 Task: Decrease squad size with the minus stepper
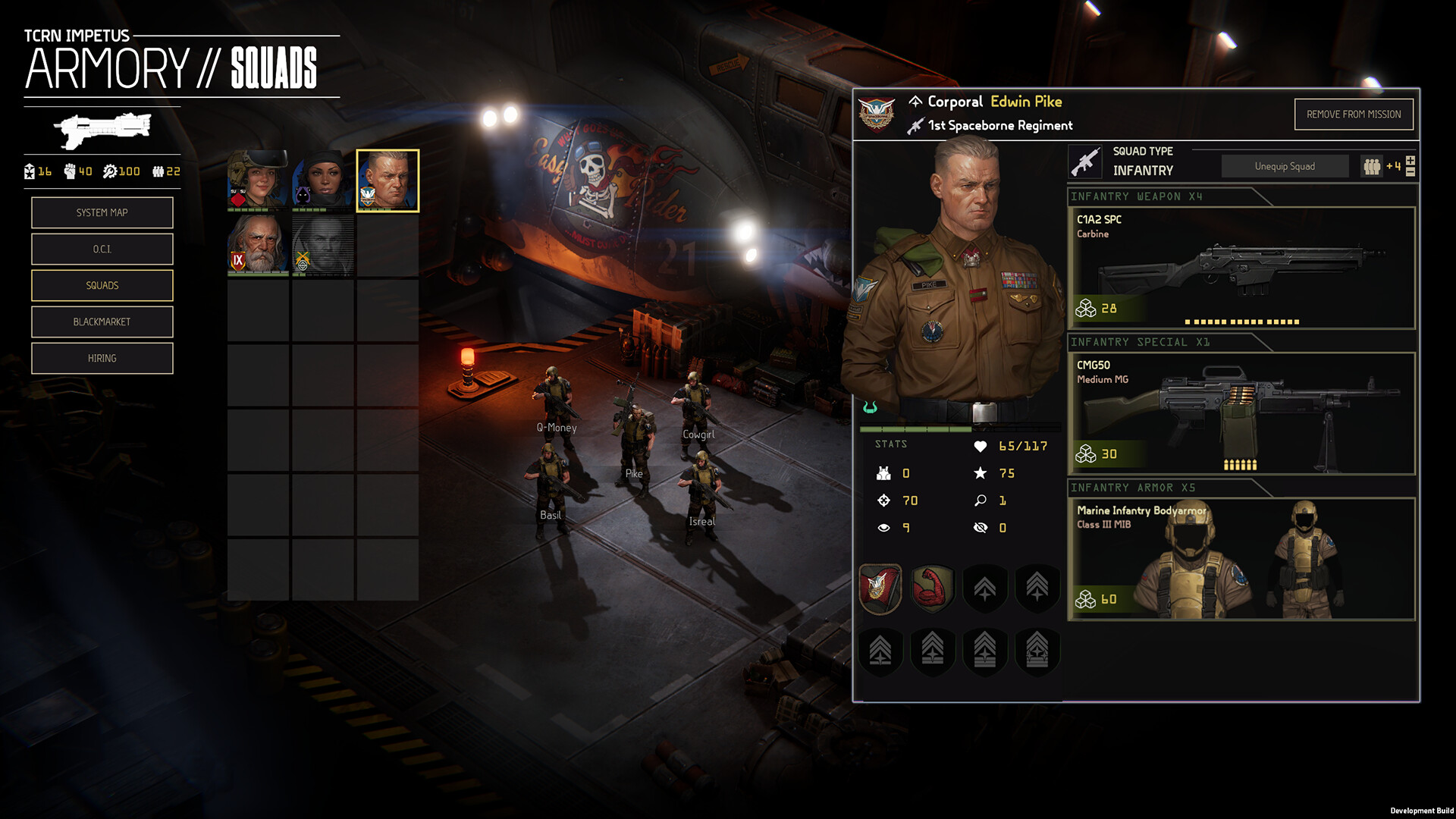pyautogui.click(x=1409, y=172)
